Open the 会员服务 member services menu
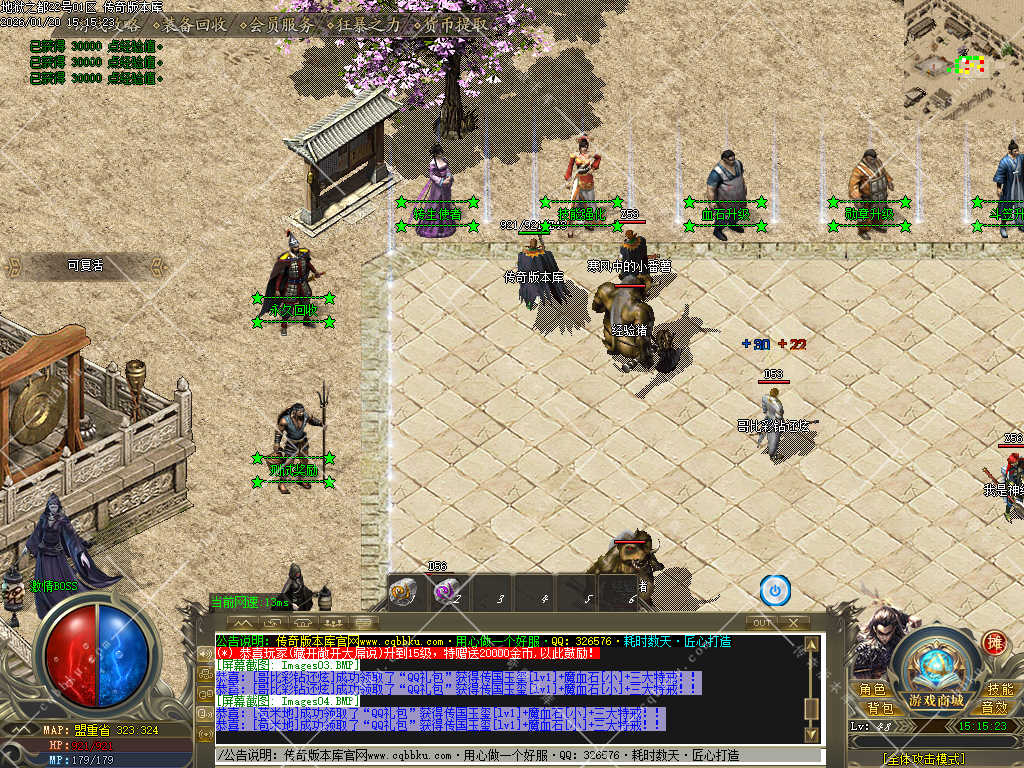This screenshot has width=1024, height=768. point(281,24)
